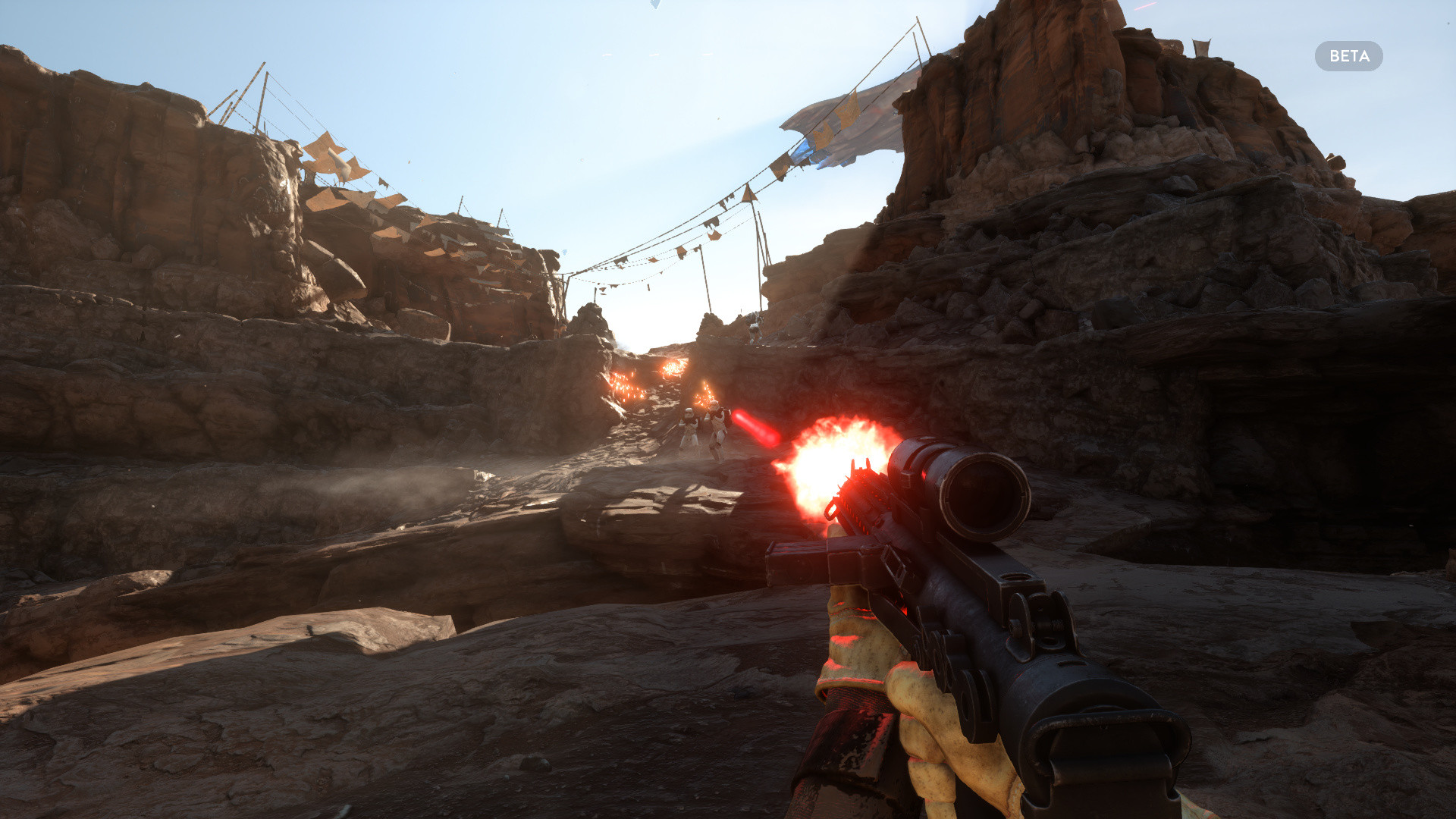
Task: Click the BETA badge
Action: pos(1348,56)
